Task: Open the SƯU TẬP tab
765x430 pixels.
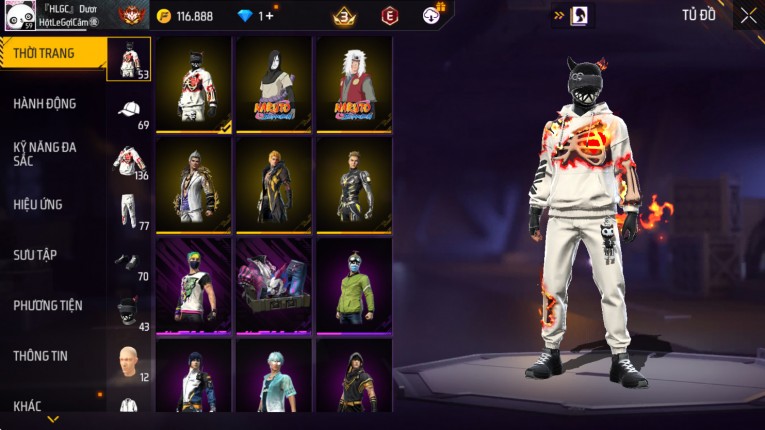Action: point(35,255)
